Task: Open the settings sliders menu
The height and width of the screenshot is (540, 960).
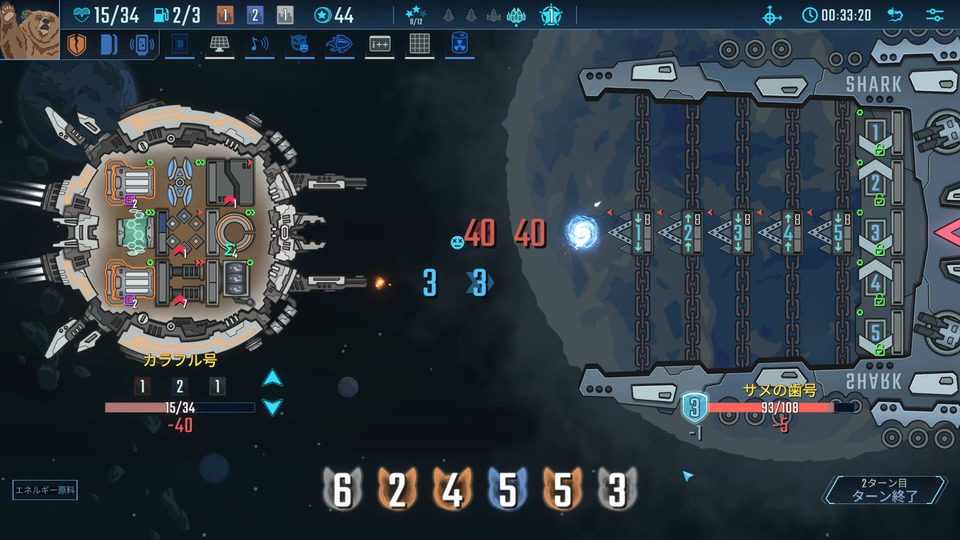Action: point(935,15)
